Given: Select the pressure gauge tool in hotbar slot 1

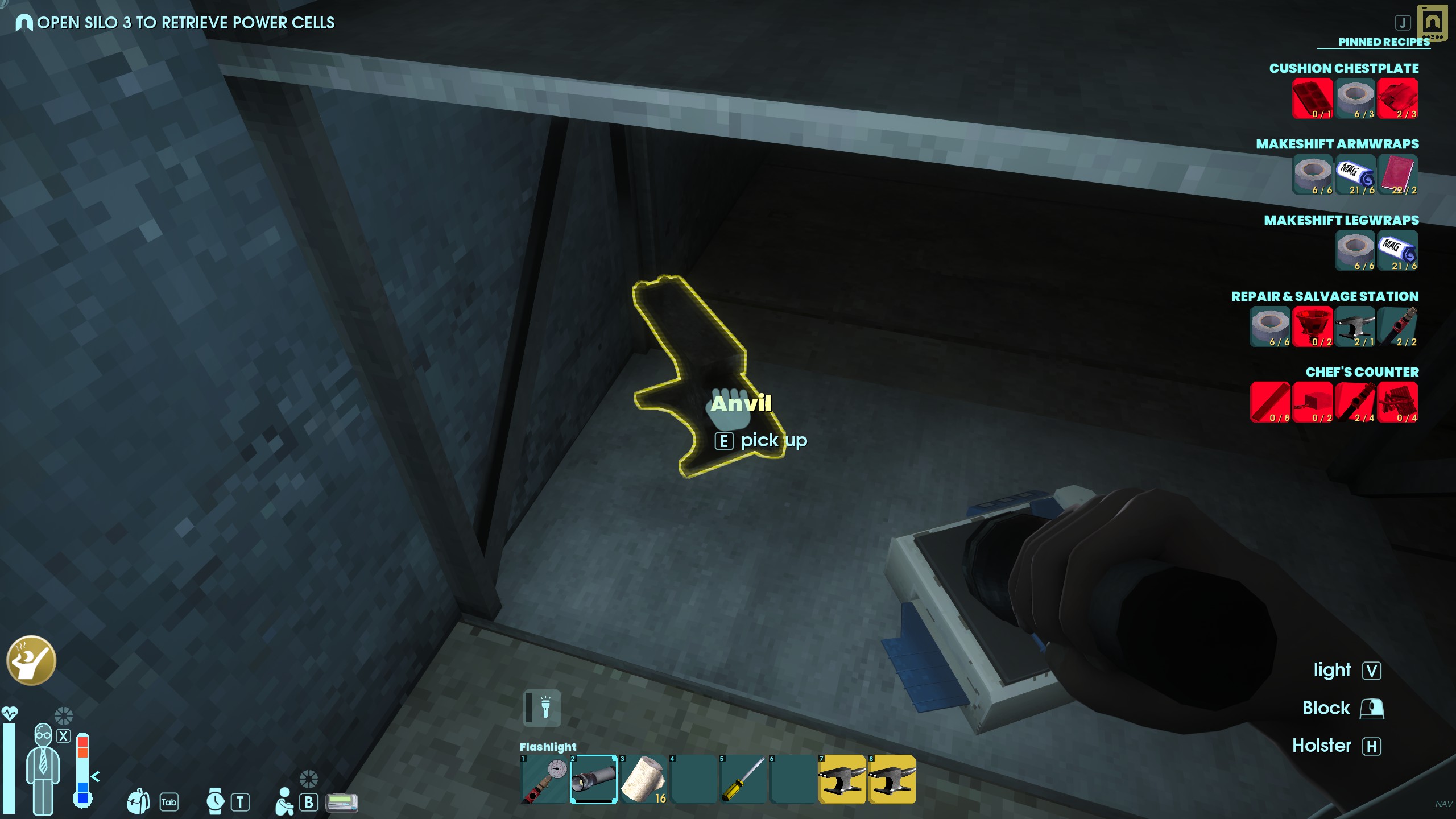Looking at the screenshot, I should tap(544, 779).
